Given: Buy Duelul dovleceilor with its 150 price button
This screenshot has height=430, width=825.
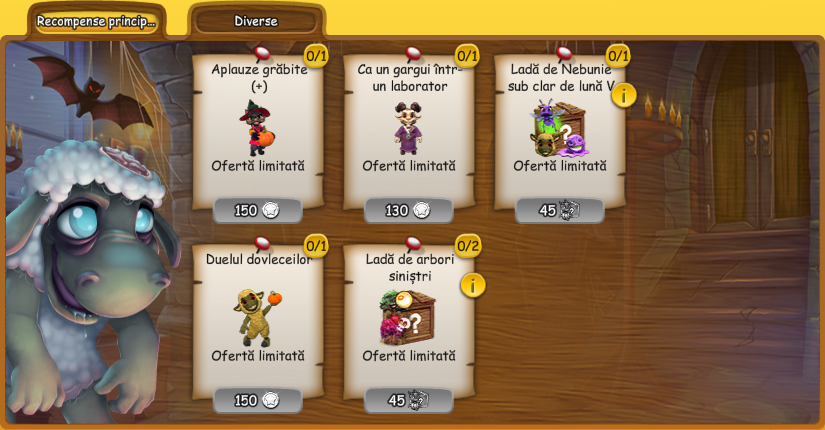Looking at the screenshot, I should pyautogui.click(x=258, y=400).
